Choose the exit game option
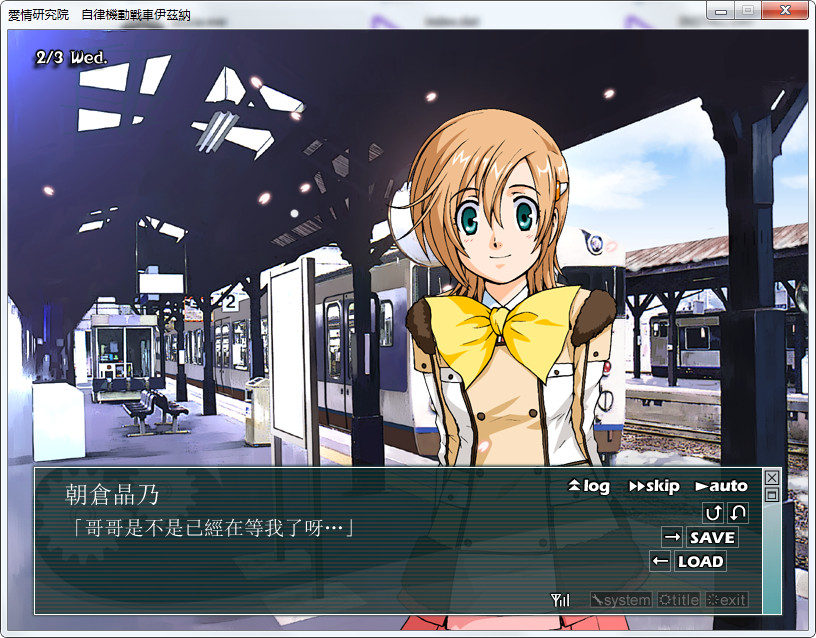Screen dimensions: 816x638 point(726,600)
